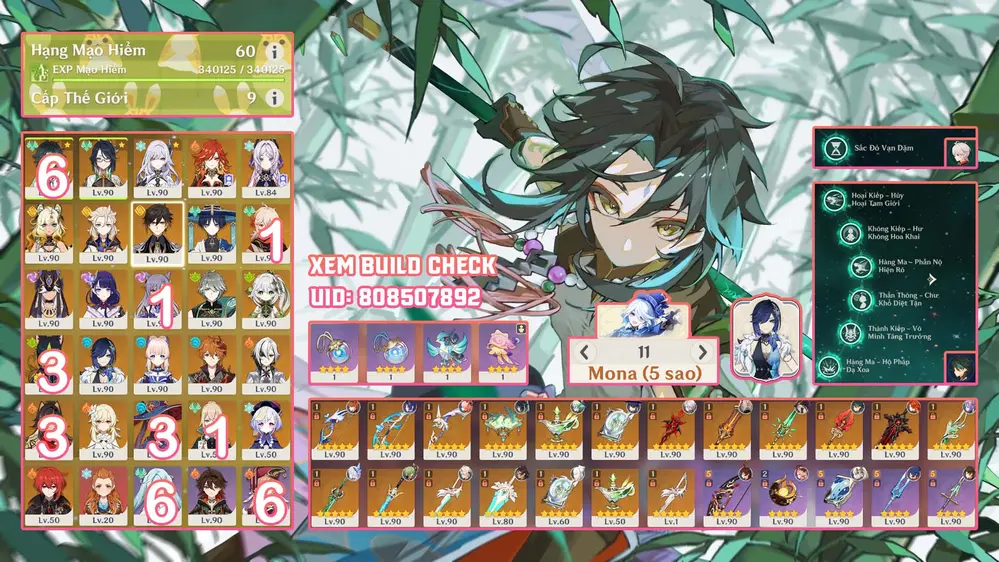This screenshot has height=562, width=999.
Task: Select 'Thành Kiếp – Vô Minh Tăng Trưởng' node
Action: (880, 332)
